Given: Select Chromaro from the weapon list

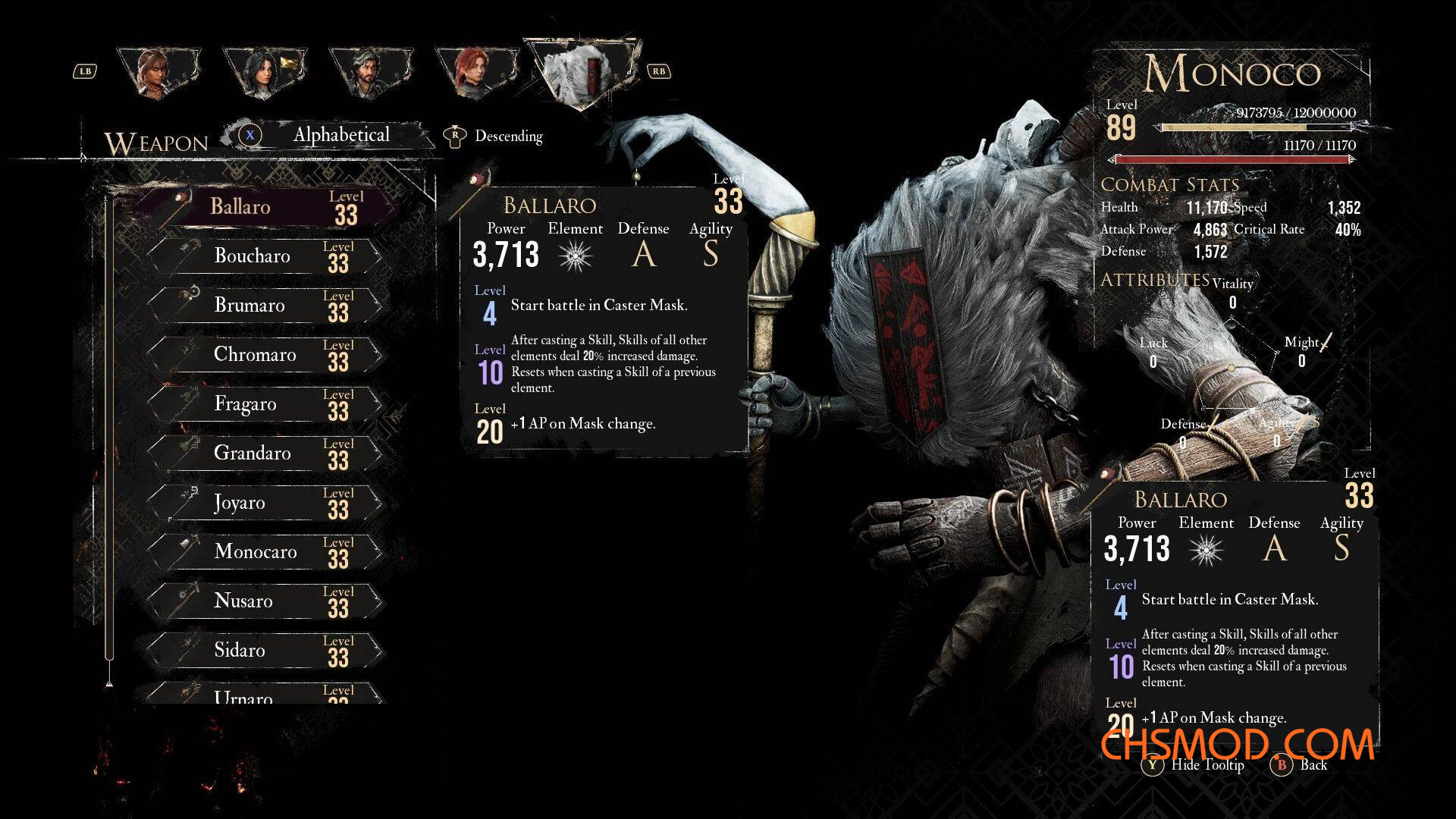Looking at the screenshot, I should coord(265,355).
